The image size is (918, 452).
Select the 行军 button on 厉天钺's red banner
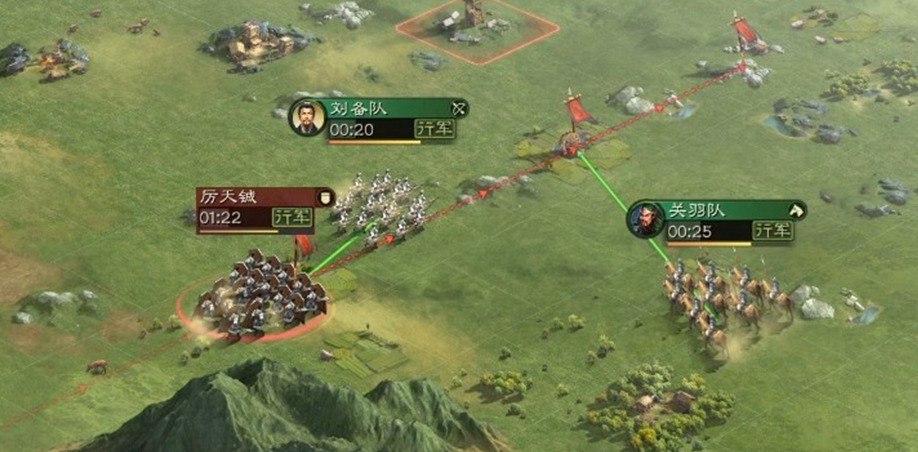click(x=293, y=217)
